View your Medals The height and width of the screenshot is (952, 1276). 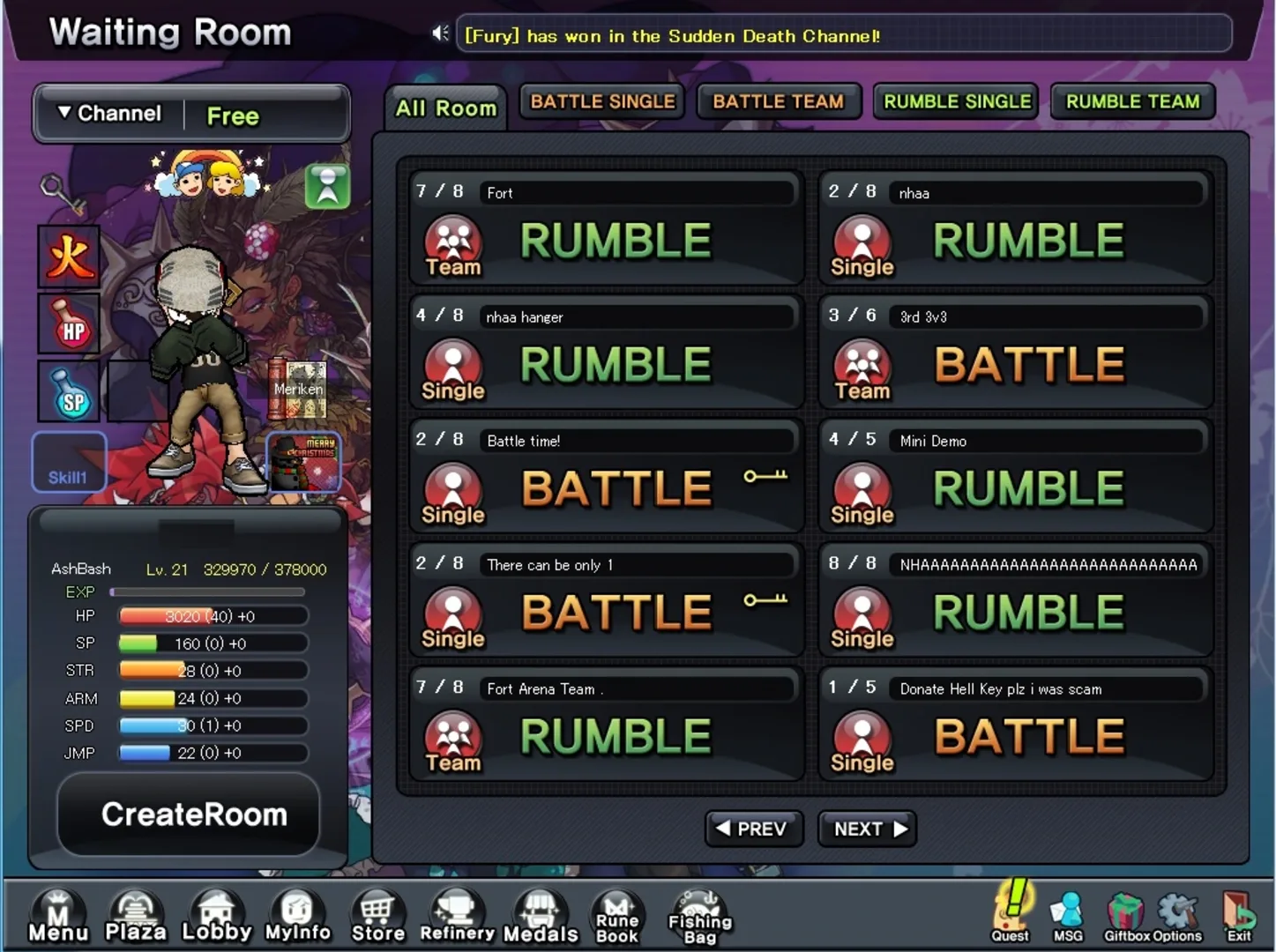[541, 917]
